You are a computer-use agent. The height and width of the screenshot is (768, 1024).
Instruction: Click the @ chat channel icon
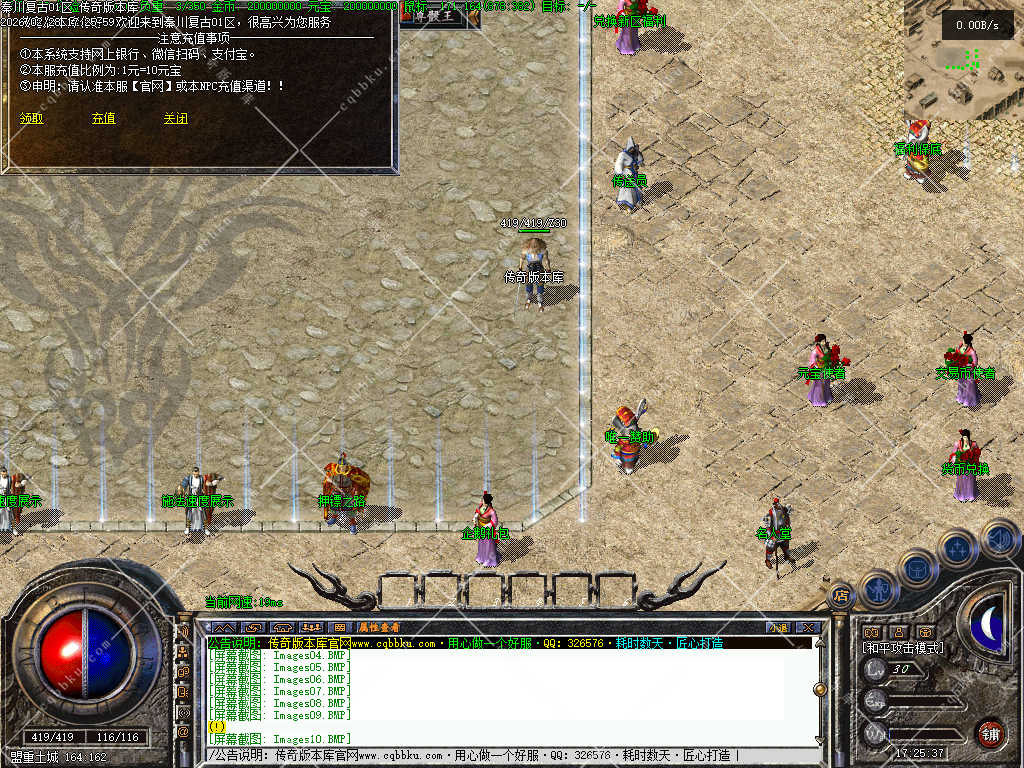point(184,733)
